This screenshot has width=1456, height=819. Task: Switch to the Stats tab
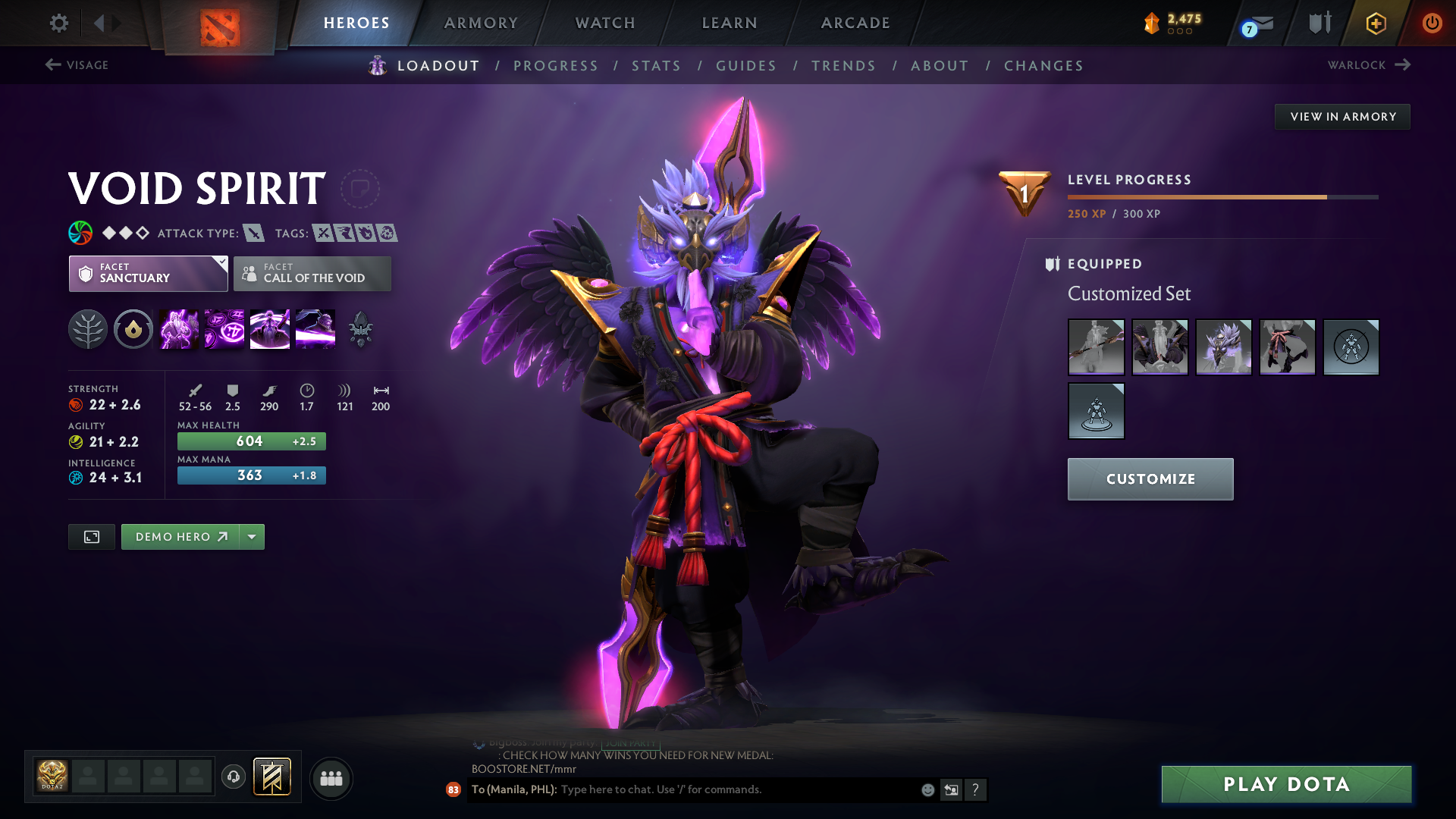click(656, 66)
